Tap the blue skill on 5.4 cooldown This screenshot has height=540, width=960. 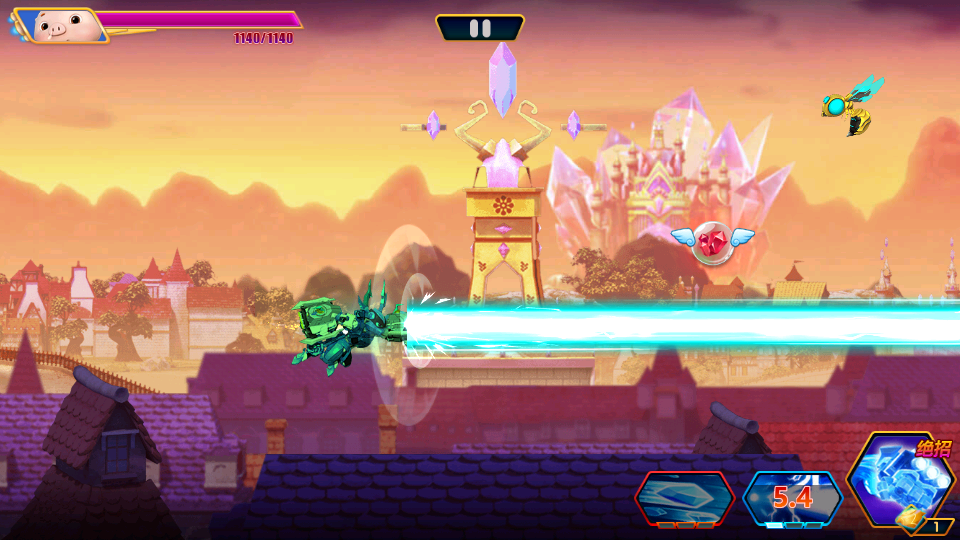pyautogui.click(x=792, y=497)
